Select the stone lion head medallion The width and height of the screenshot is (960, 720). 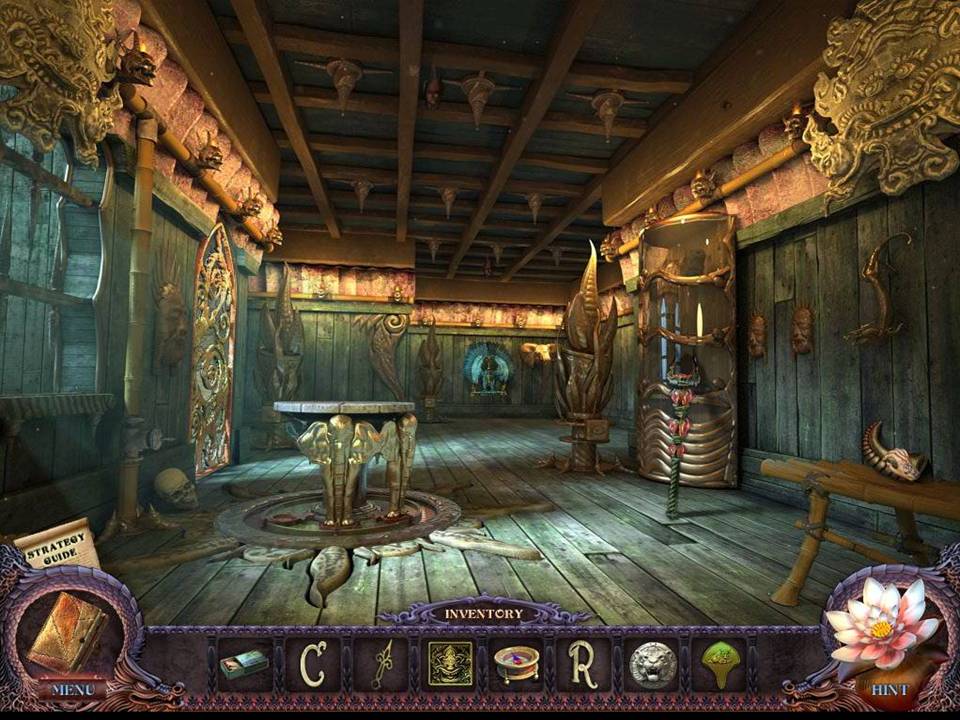pos(651,663)
